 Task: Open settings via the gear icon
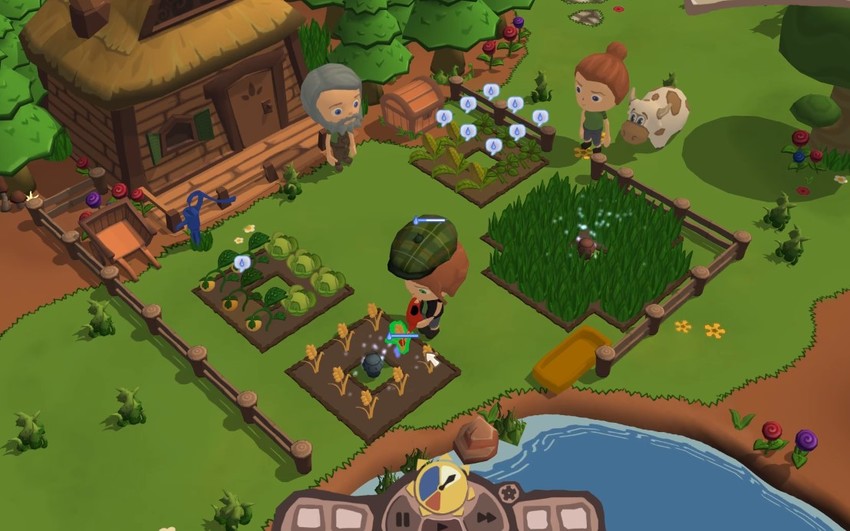tap(508, 492)
